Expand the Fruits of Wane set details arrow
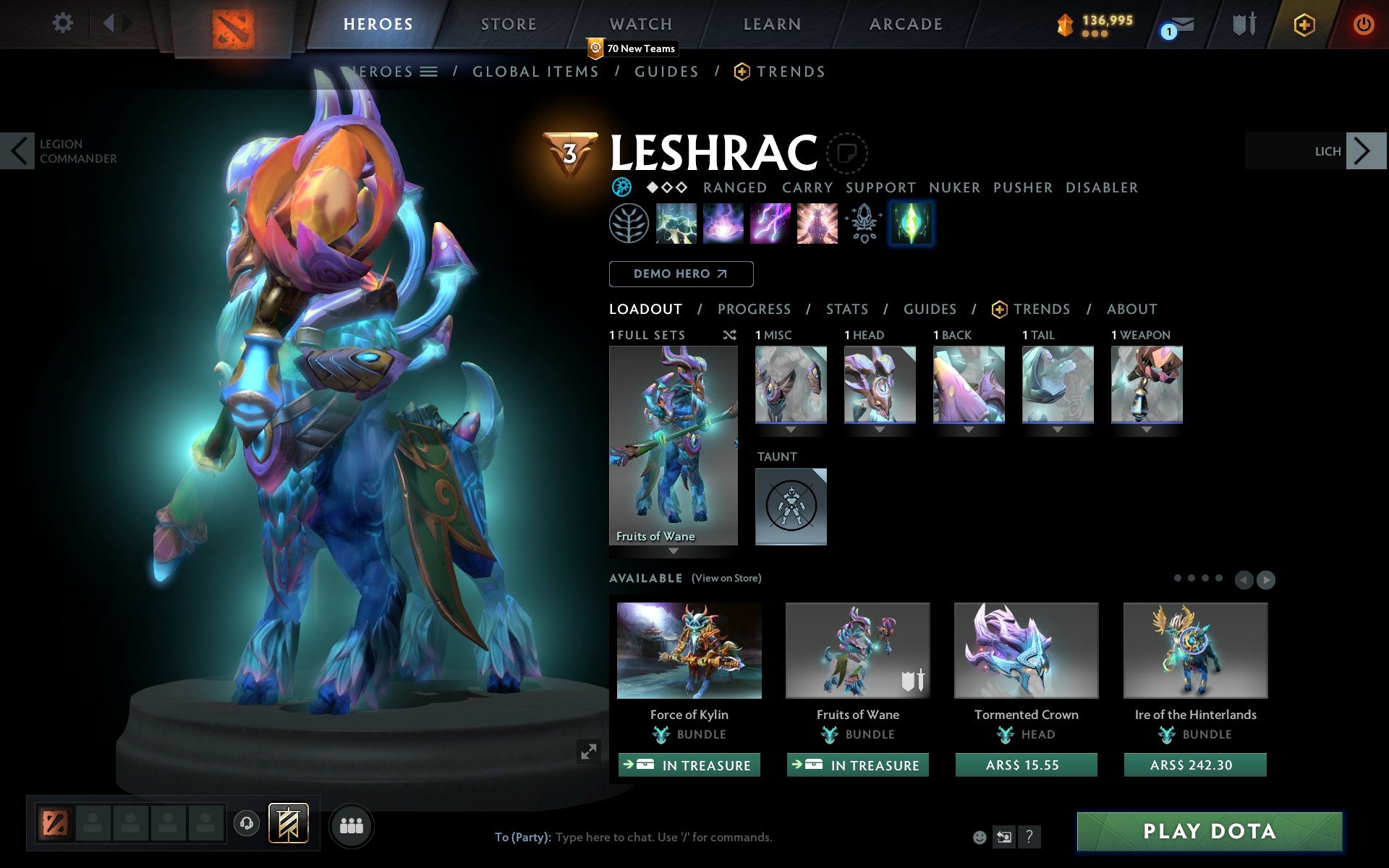Image resolution: width=1389 pixels, height=868 pixels. pyautogui.click(x=674, y=550)
